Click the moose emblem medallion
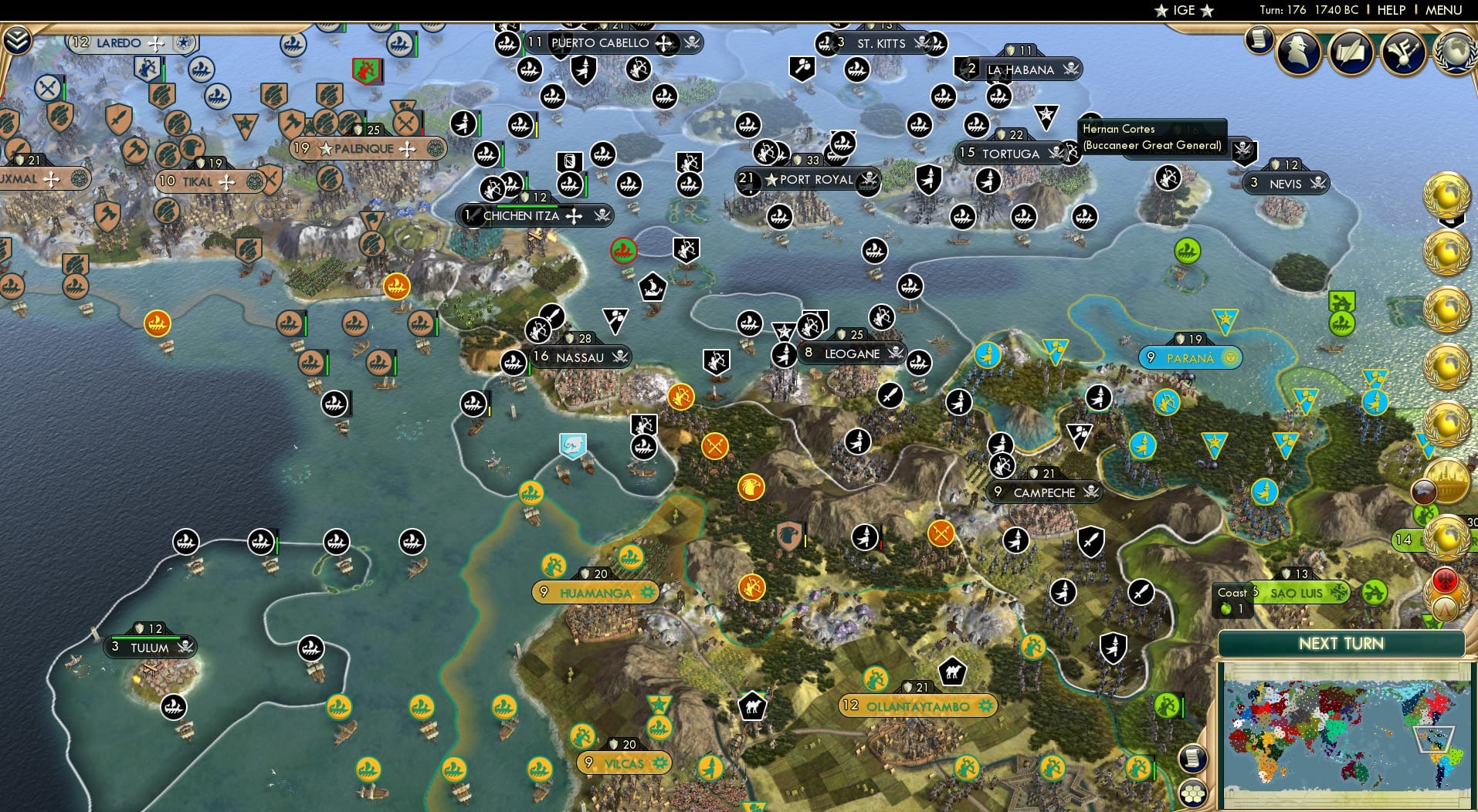 point(1423,493)
